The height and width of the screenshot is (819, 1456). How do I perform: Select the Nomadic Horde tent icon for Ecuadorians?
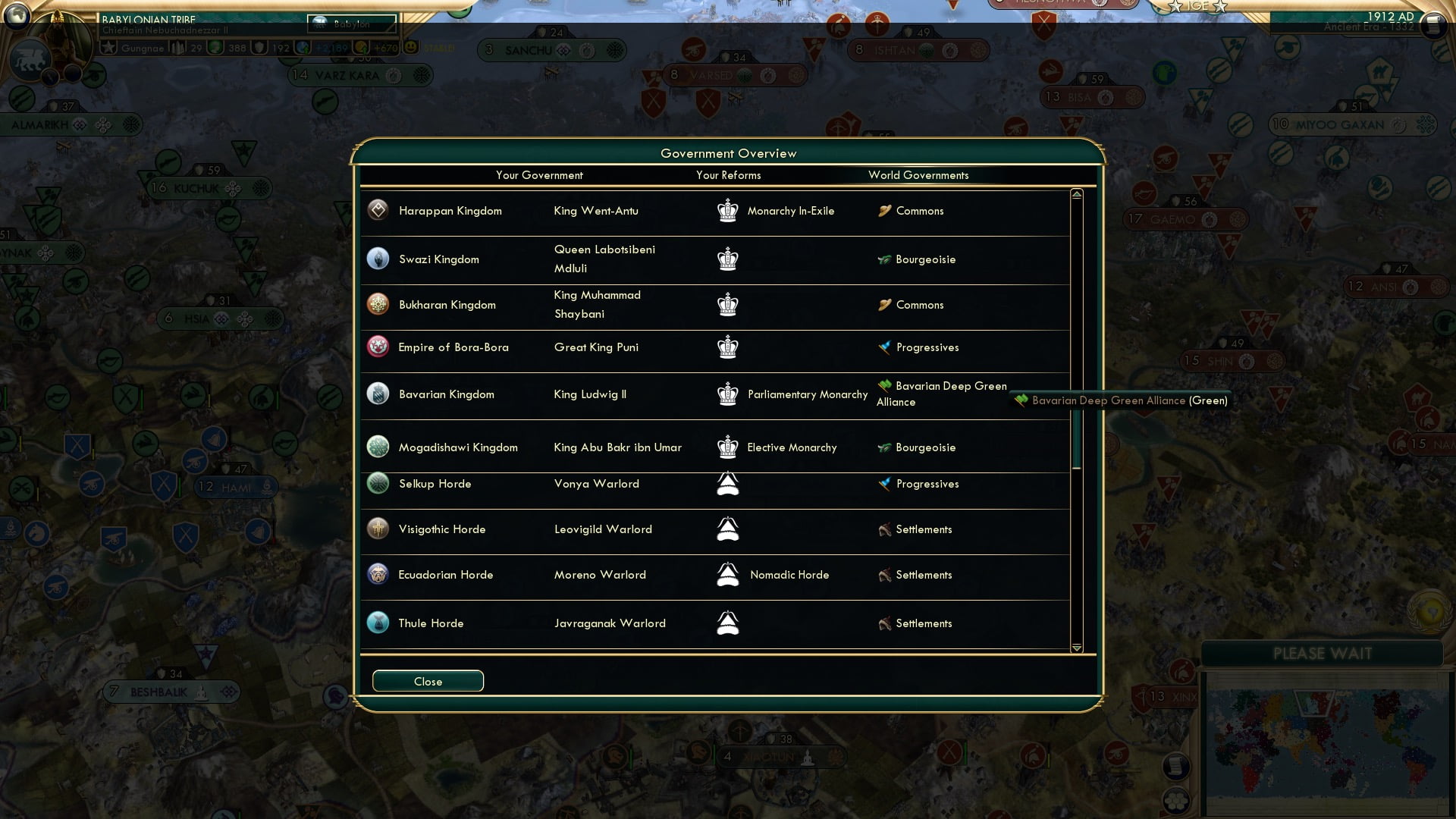(727, 574)
